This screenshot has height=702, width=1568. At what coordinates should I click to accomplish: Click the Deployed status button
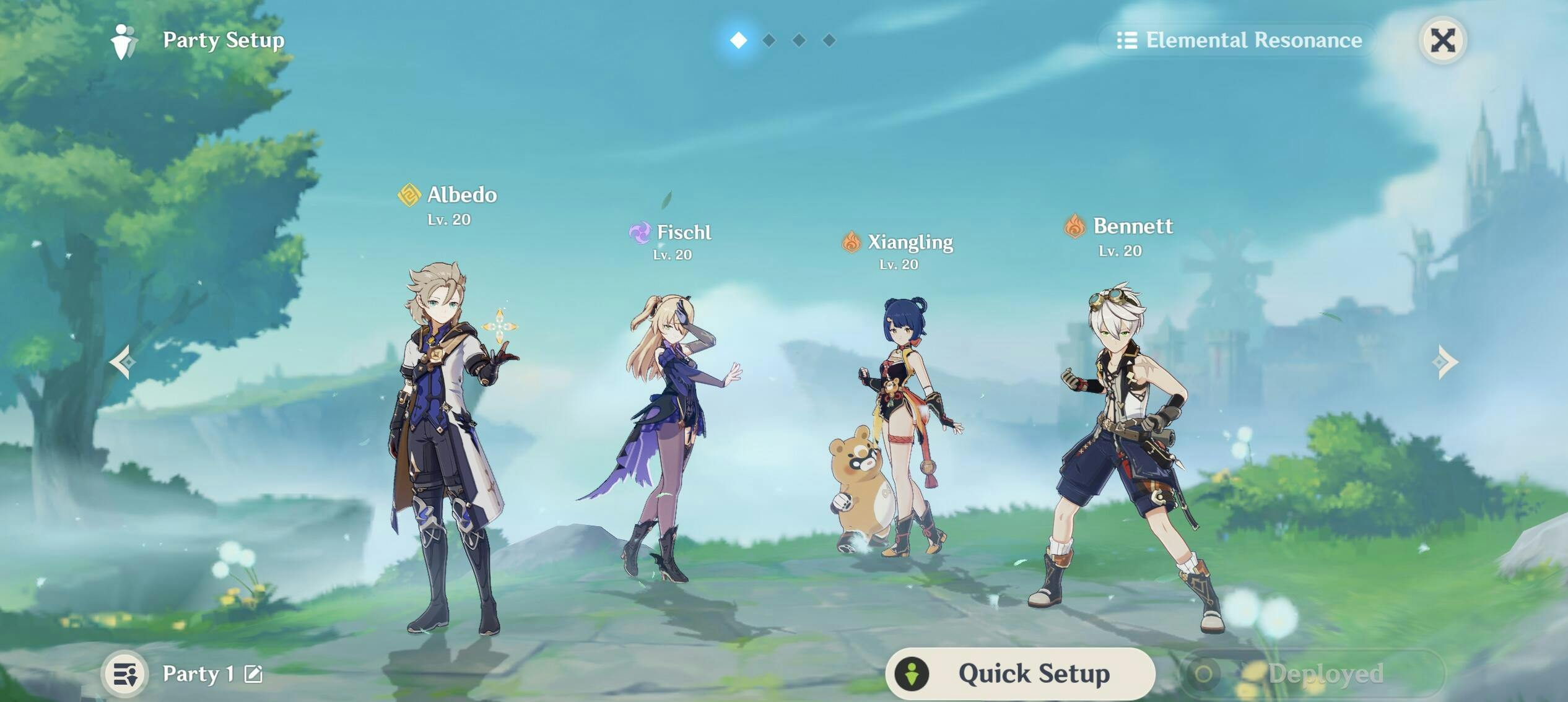click(x=1312, y=674)
